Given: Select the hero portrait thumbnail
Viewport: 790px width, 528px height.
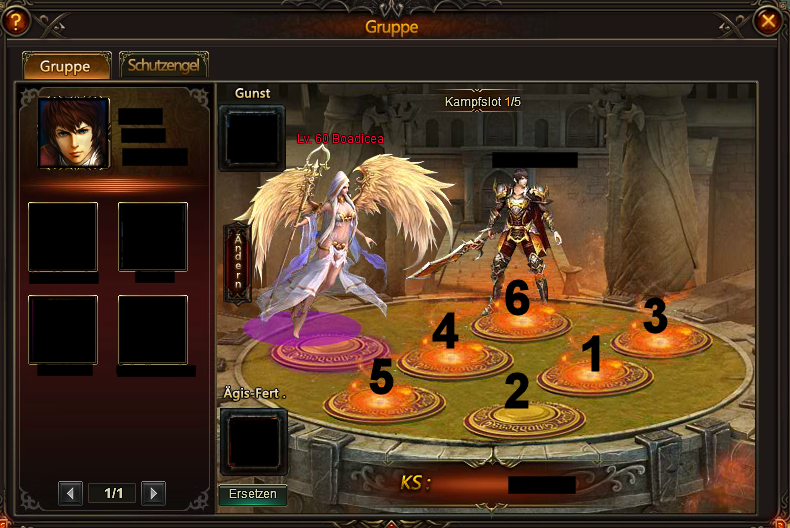Looking at the screenshot, I should coord(73,133).
